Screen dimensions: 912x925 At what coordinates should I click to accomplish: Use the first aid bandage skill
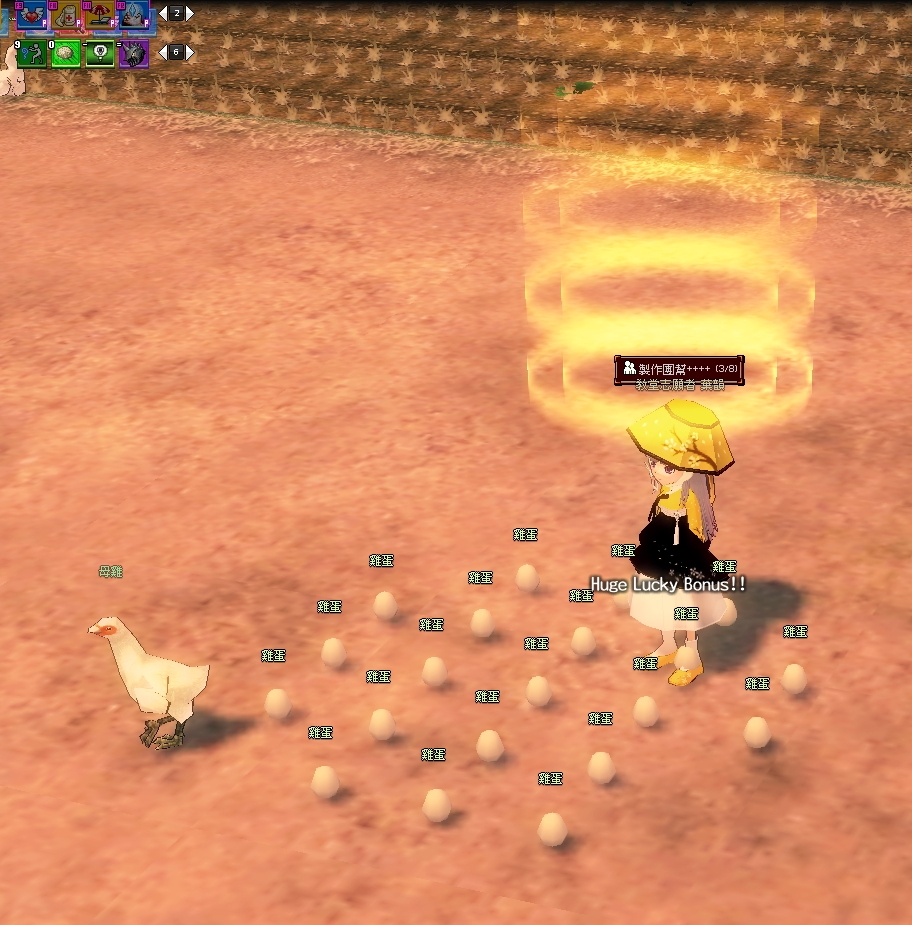coord(66,15)
